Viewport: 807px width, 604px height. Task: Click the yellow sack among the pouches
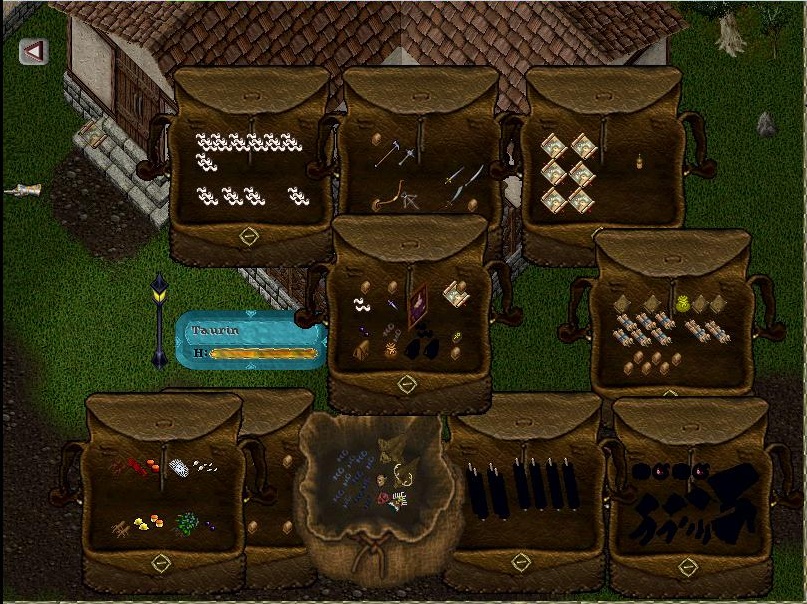685,302
